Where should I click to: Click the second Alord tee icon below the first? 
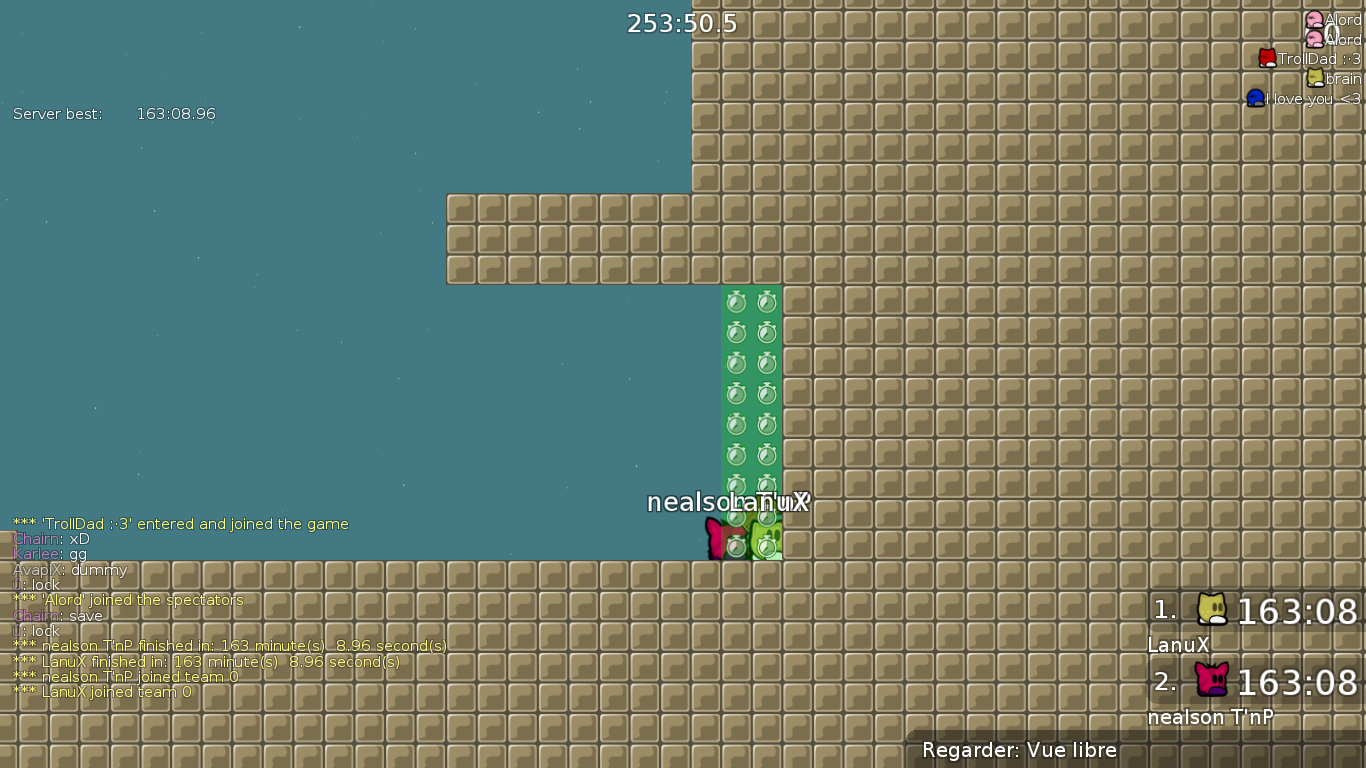1316,38
